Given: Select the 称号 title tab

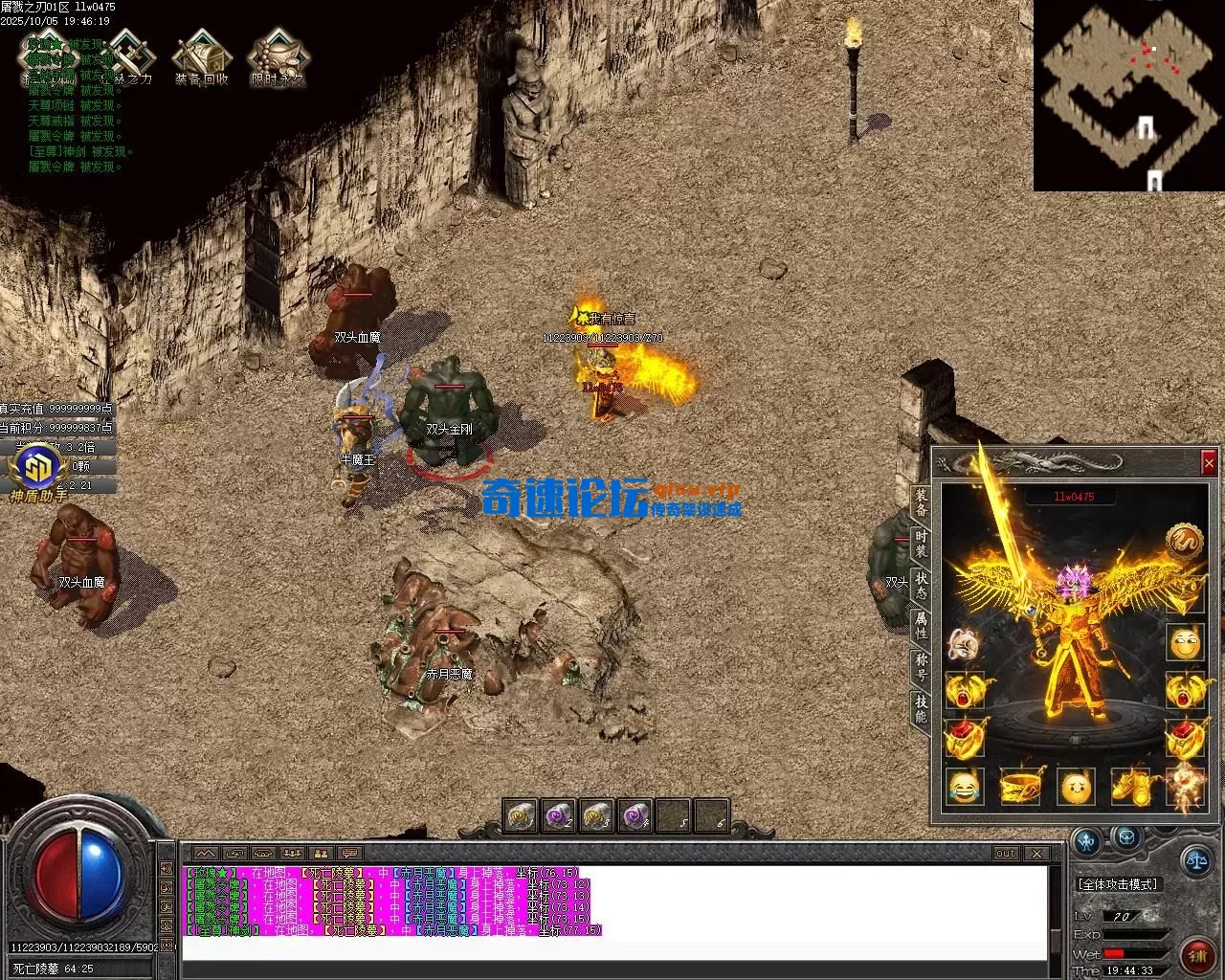Looking at the screenshot, I should (921, 666).
